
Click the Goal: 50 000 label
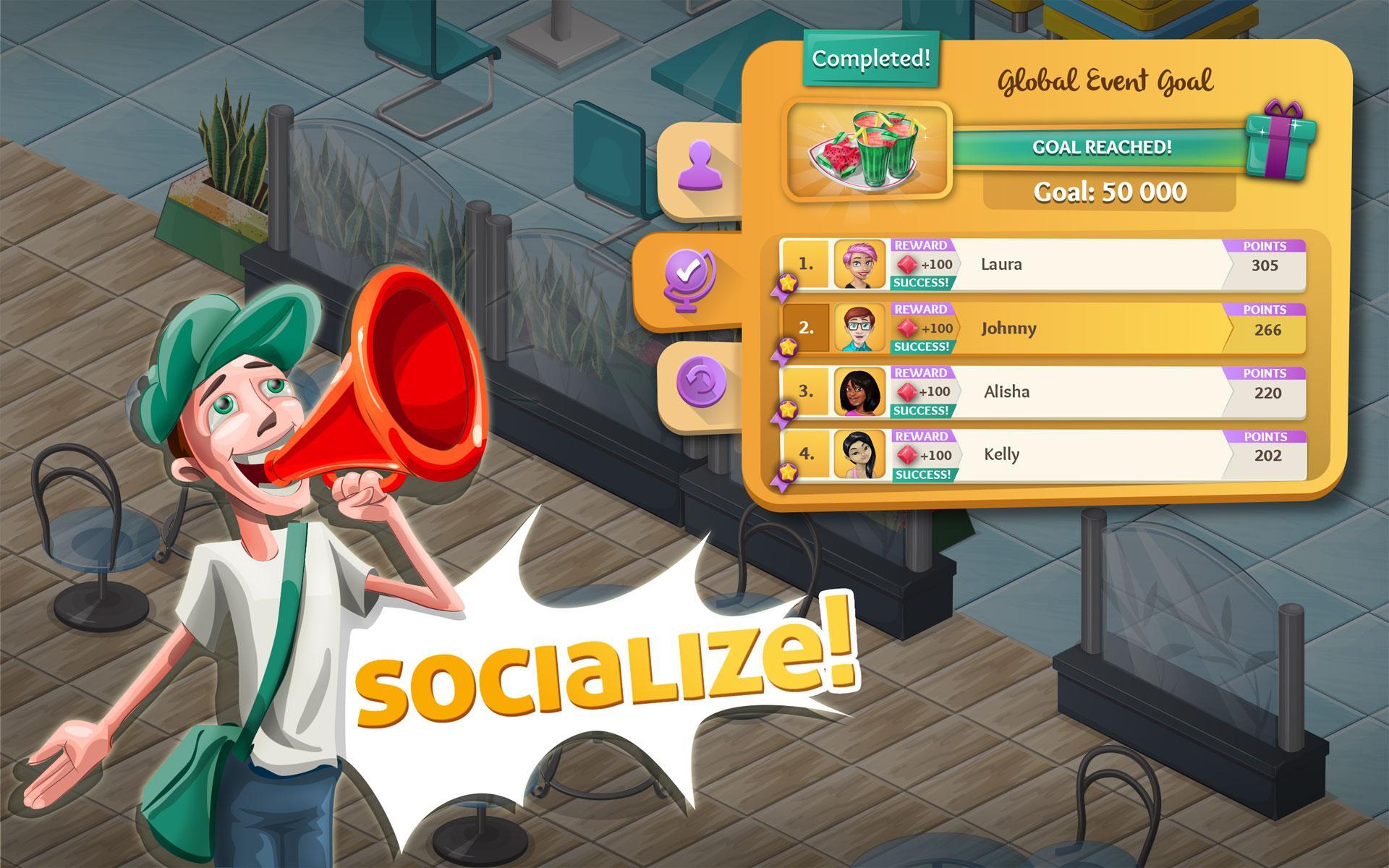1112,192
